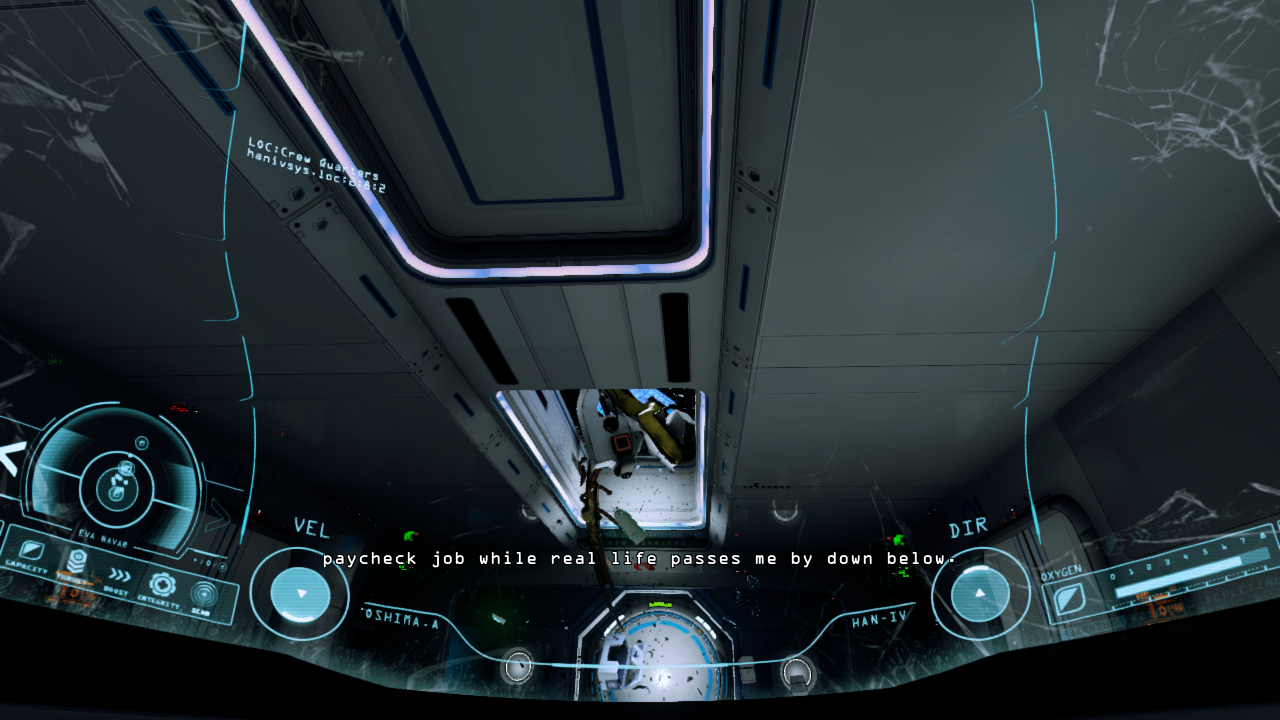Select the CAPACITY leaf icon
The width and height of the screenshot is (1280, 720).
pyautogui.click(x=30, y=549)
